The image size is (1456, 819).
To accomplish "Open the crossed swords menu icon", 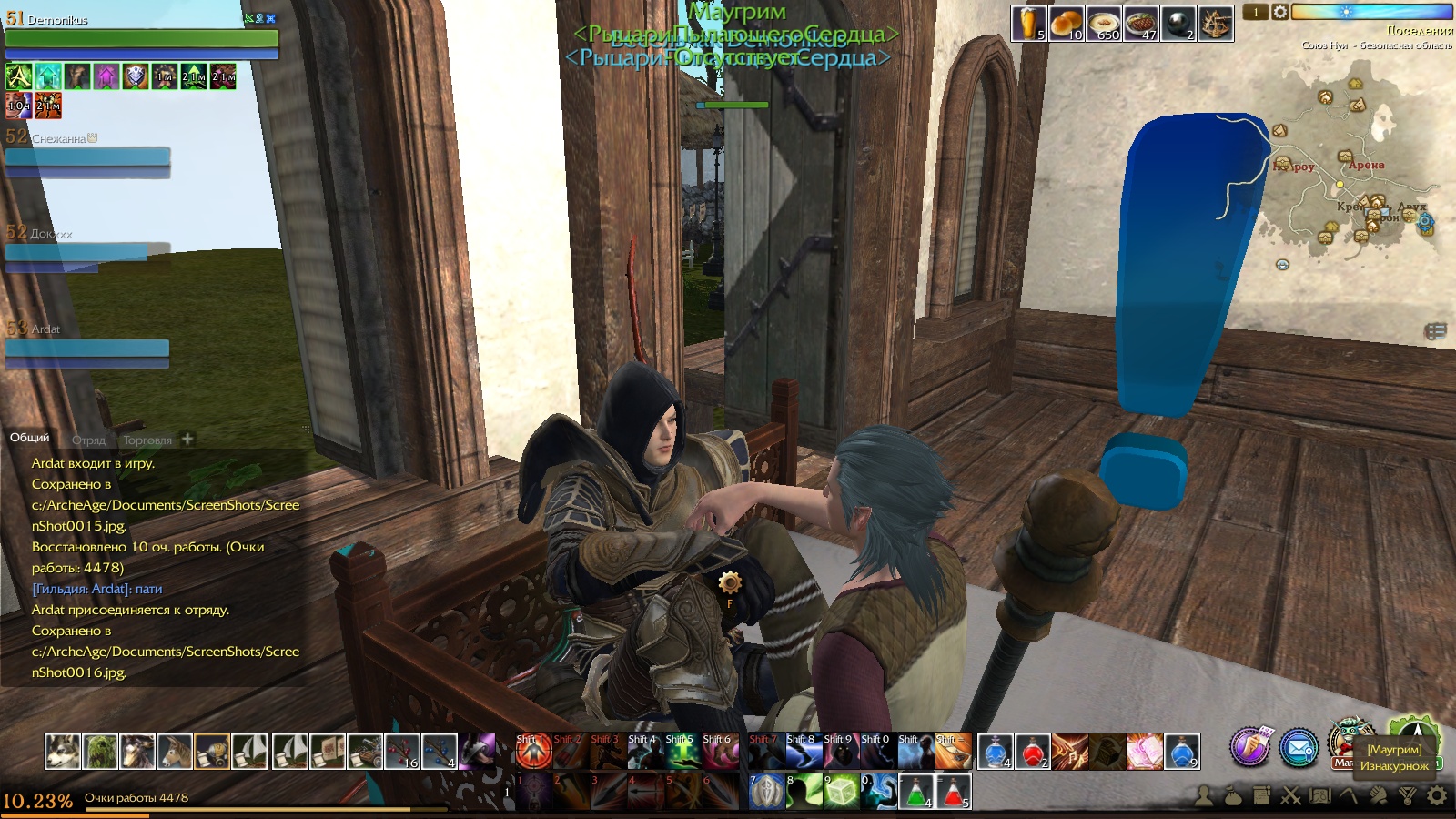I will [1290, 796].
